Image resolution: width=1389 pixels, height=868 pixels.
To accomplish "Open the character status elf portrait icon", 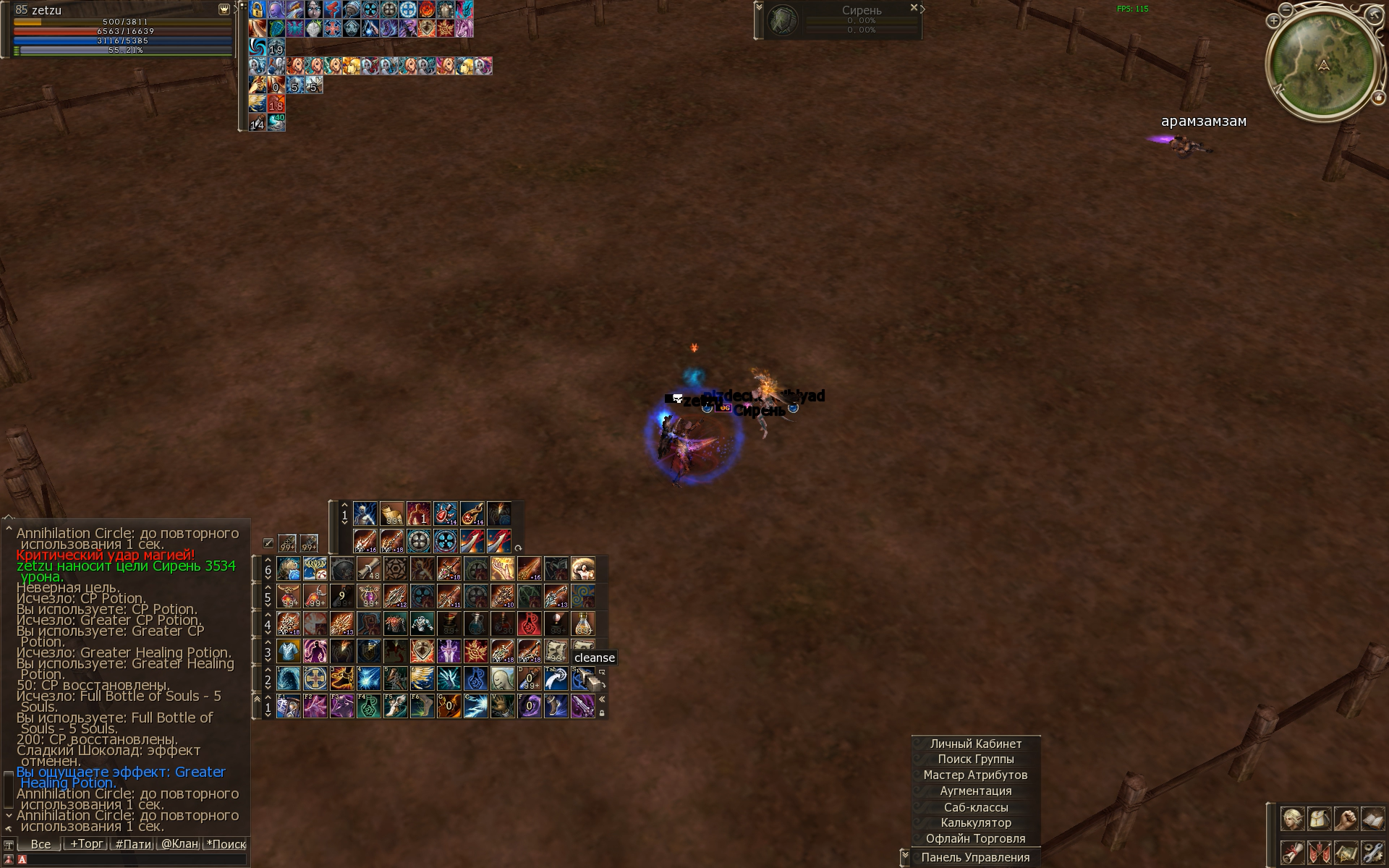I will click(1293, 820).
